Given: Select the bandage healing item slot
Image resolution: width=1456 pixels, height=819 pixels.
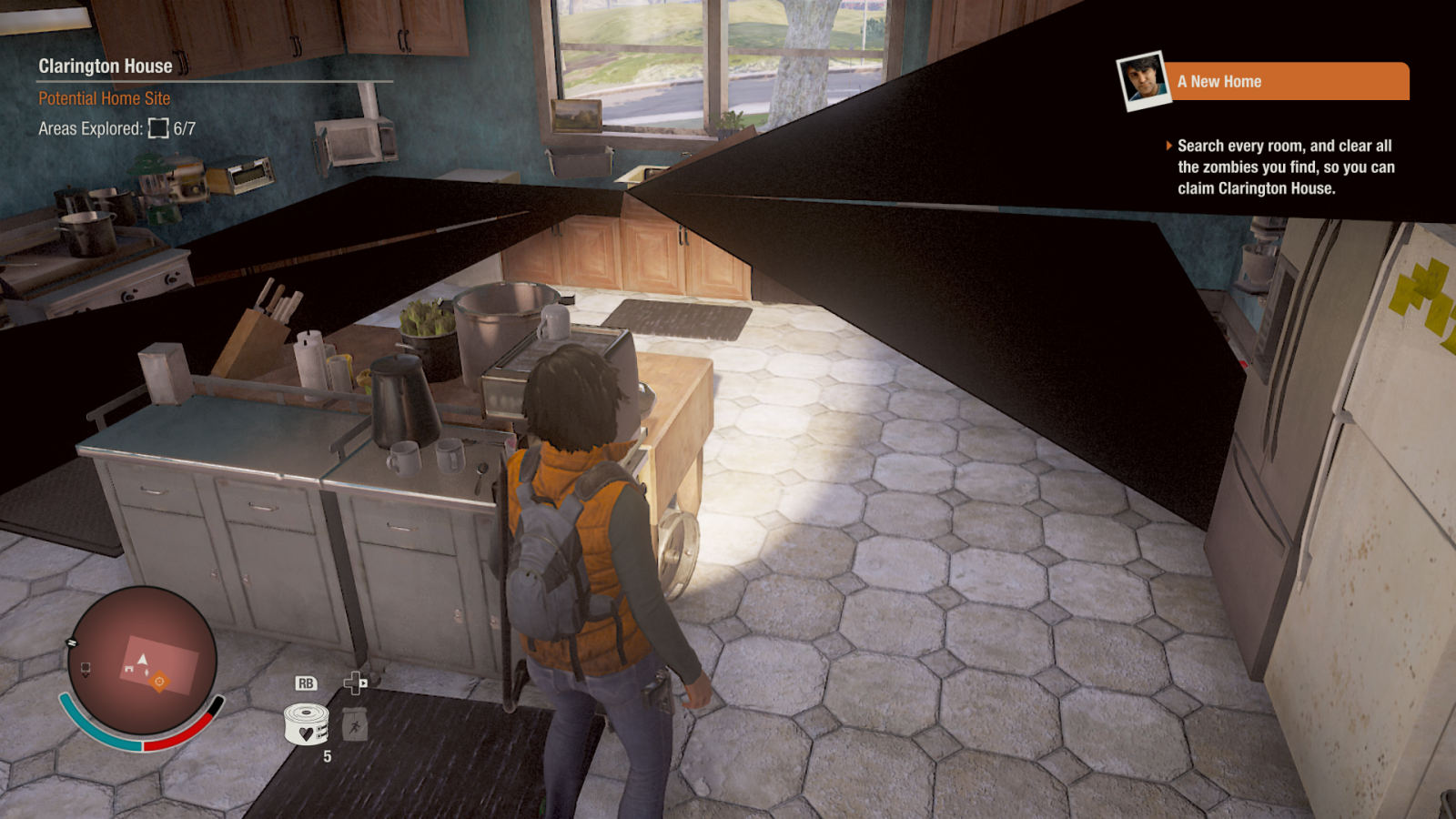Looking at the screenshot, I should [307, 724].
